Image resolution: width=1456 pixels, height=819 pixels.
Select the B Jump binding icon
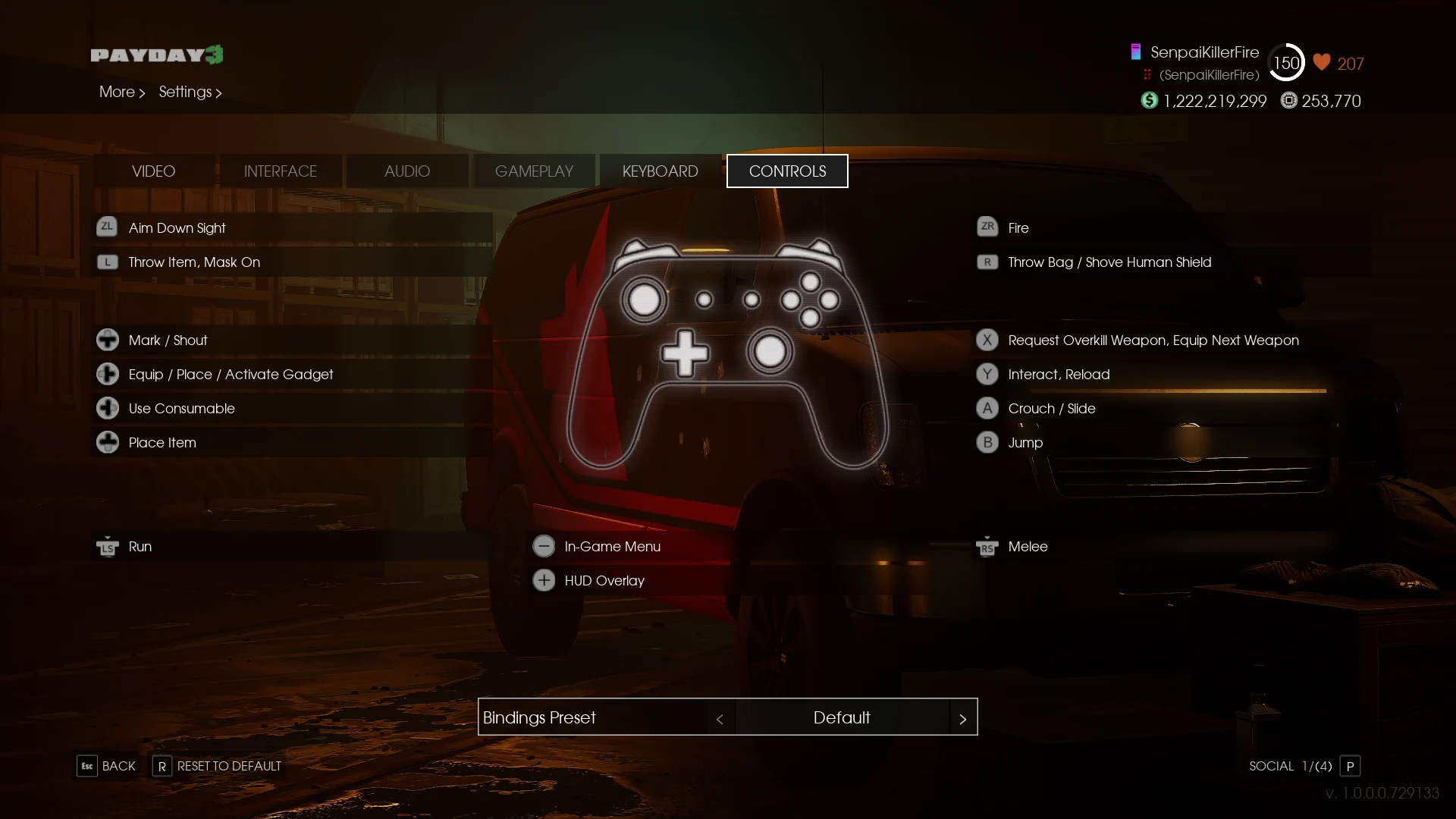pos(987,442)
